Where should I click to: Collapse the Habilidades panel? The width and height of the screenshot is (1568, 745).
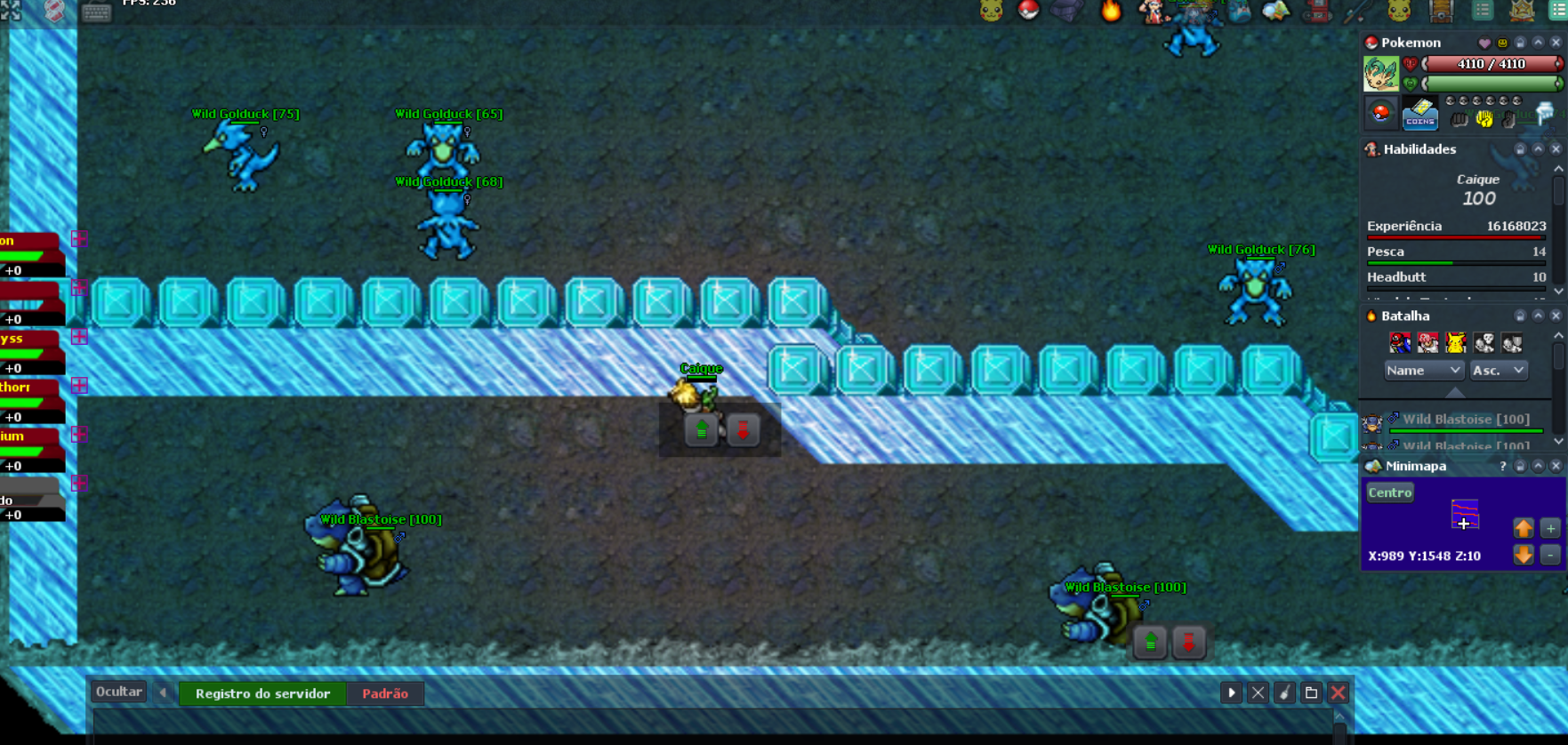(1538, 148)
